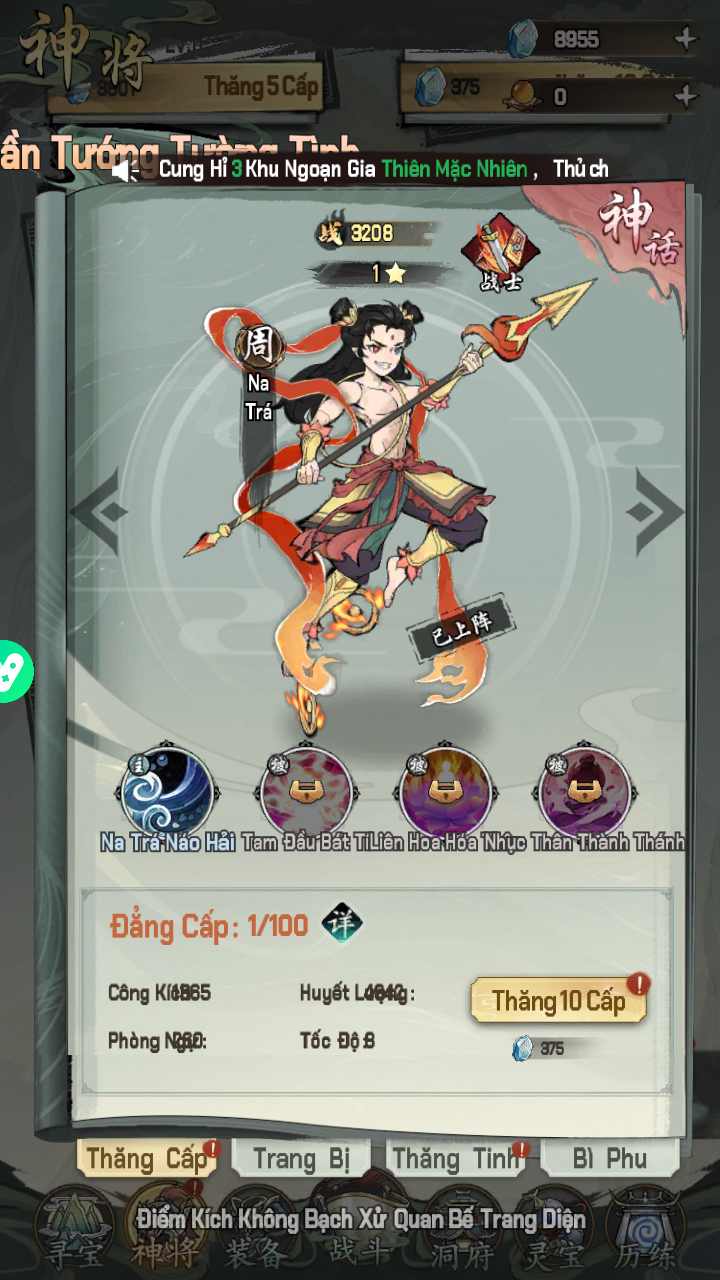This screenshot has height=1280, width=720.
Task: Add blue crystal currency with plus button
Action: coord(686,40)
